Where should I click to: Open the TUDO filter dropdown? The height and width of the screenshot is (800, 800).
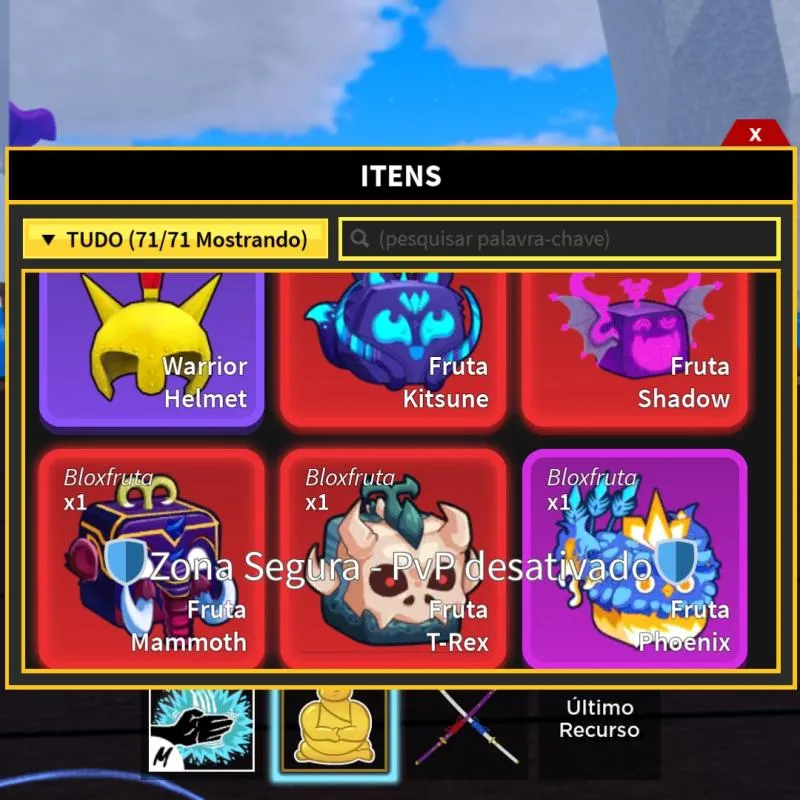coord(176,240)
